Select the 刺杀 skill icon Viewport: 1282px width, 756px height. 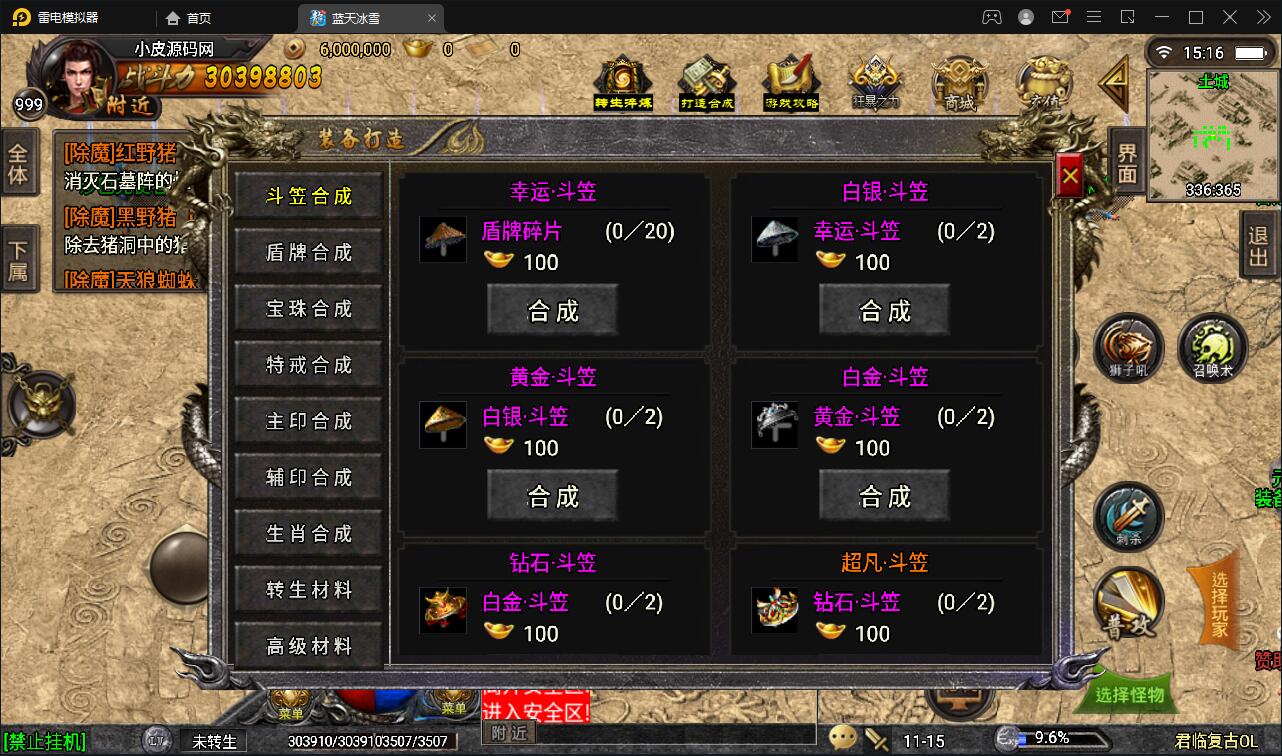click(1128, 516)
